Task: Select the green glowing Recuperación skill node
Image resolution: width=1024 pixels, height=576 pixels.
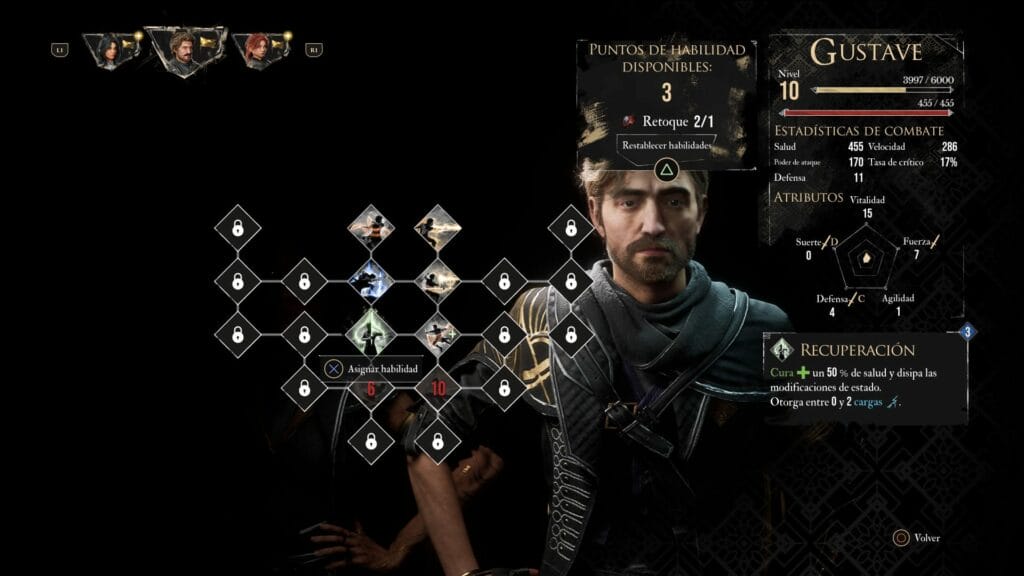Action: click(x=371, y=333)
